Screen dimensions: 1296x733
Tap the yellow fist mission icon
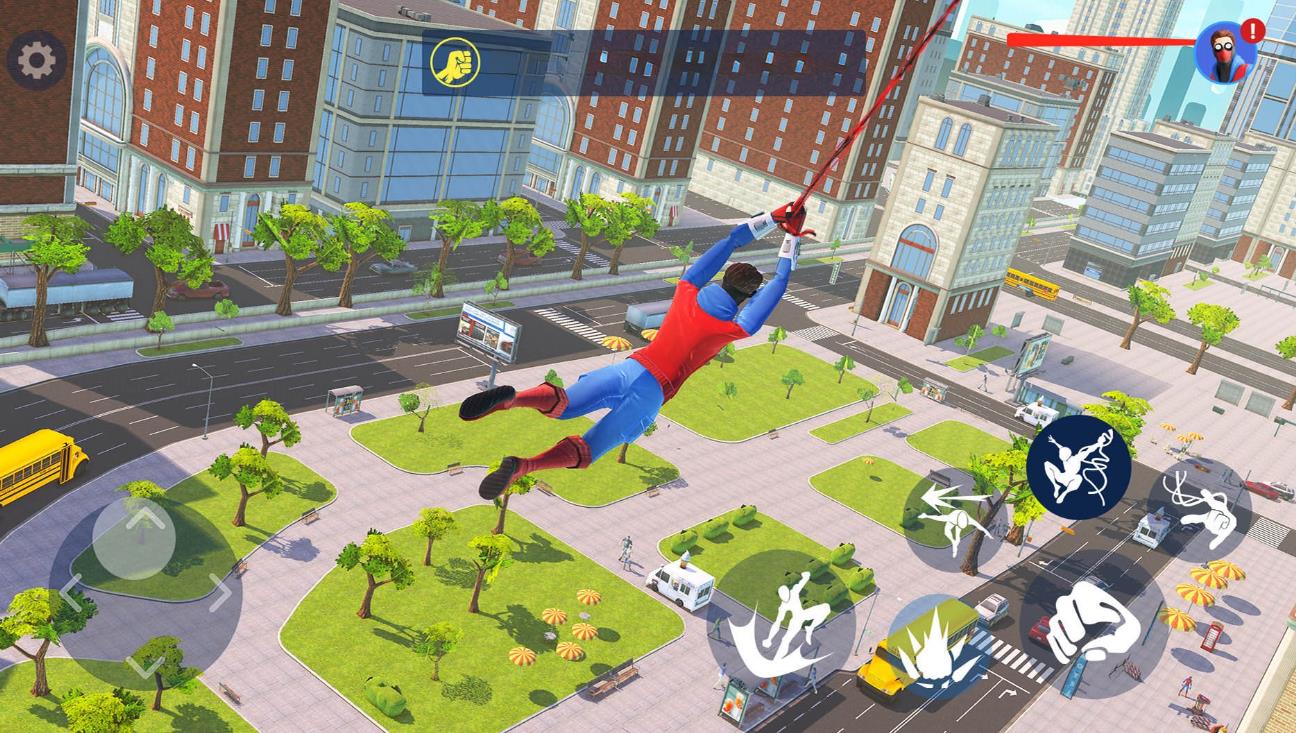[x=455, y=63]
